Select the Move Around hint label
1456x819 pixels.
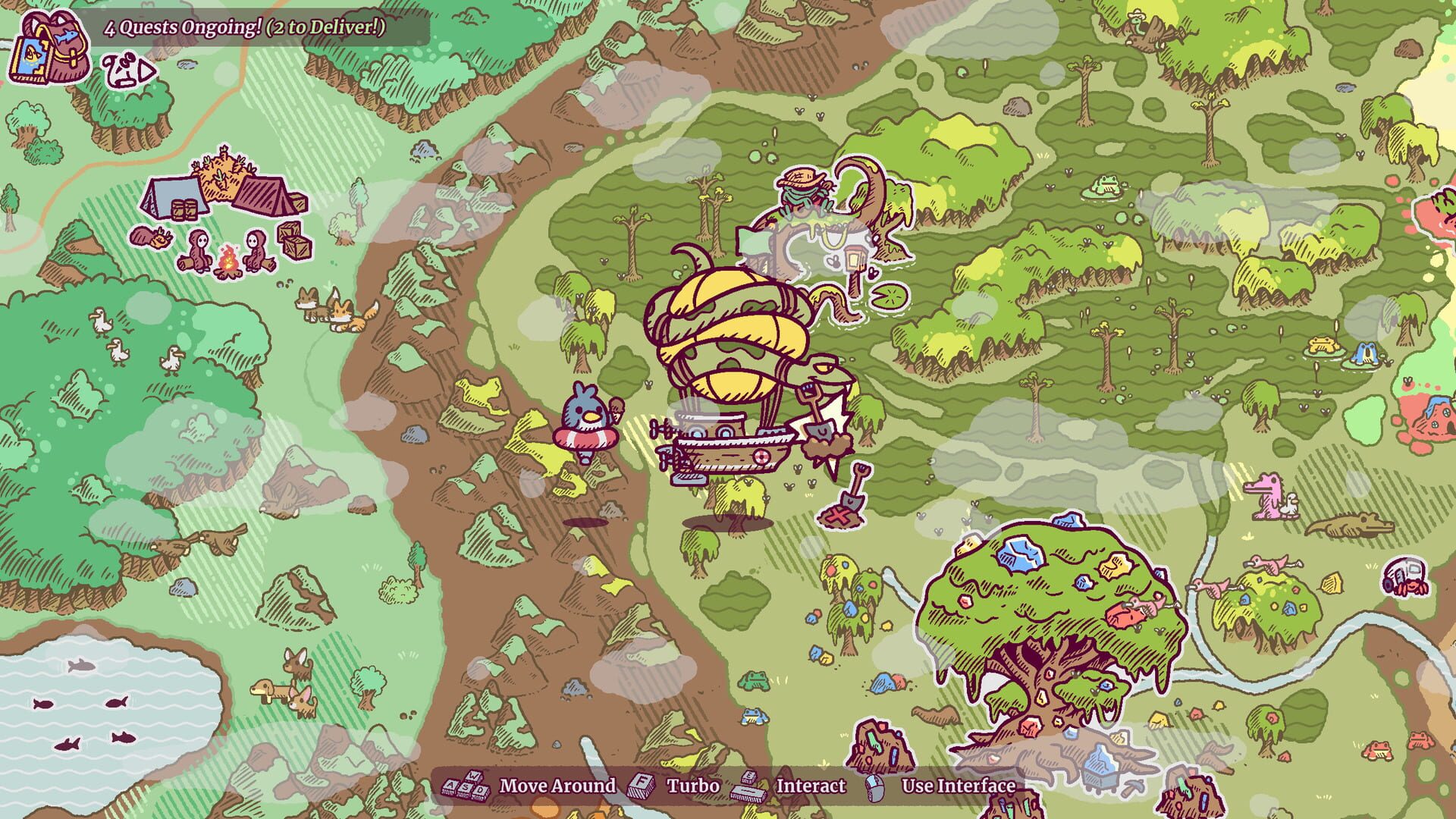pos(557,786)
